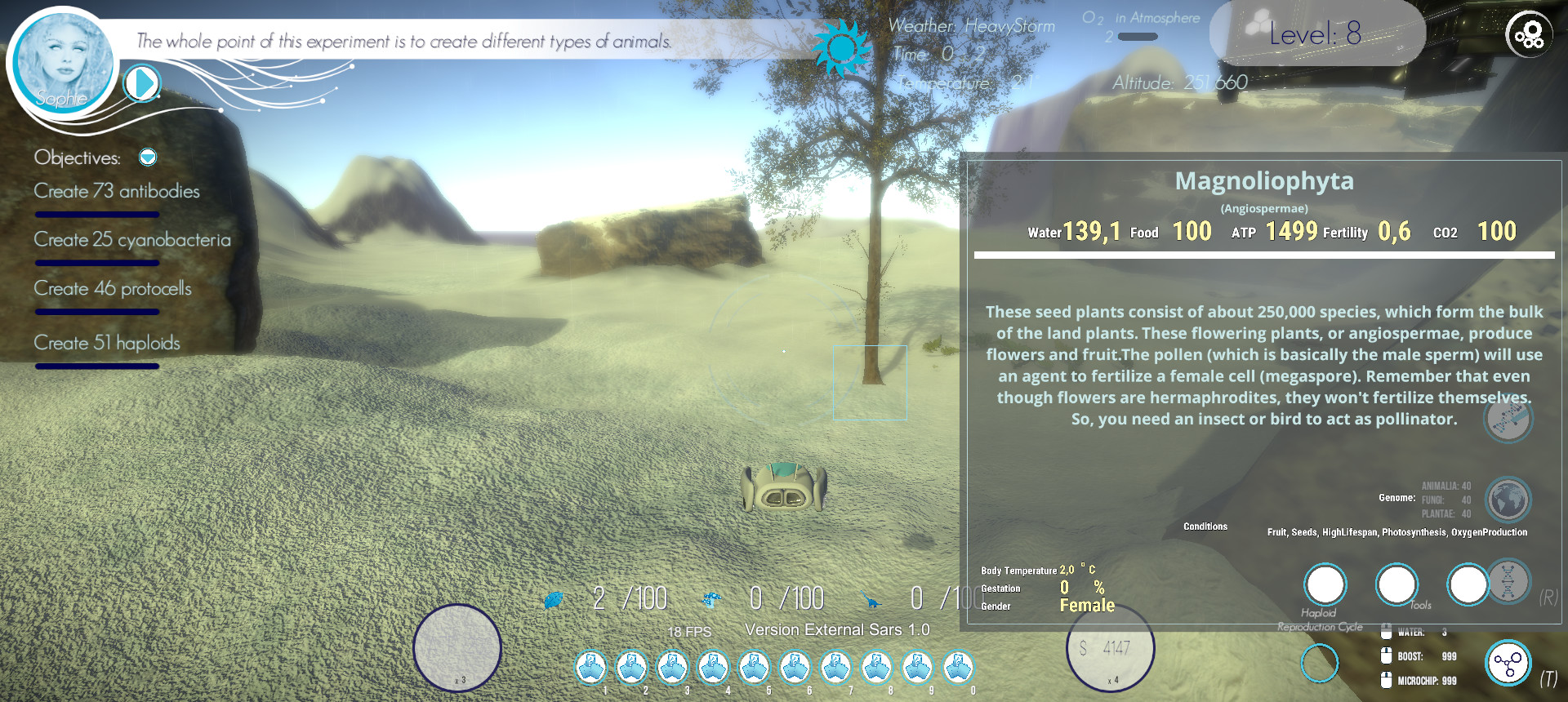The width and height of the screenshot is (1568, 702).
Task: Select the circle beside the DNA reproduction icon
Action: (1468, 584)
